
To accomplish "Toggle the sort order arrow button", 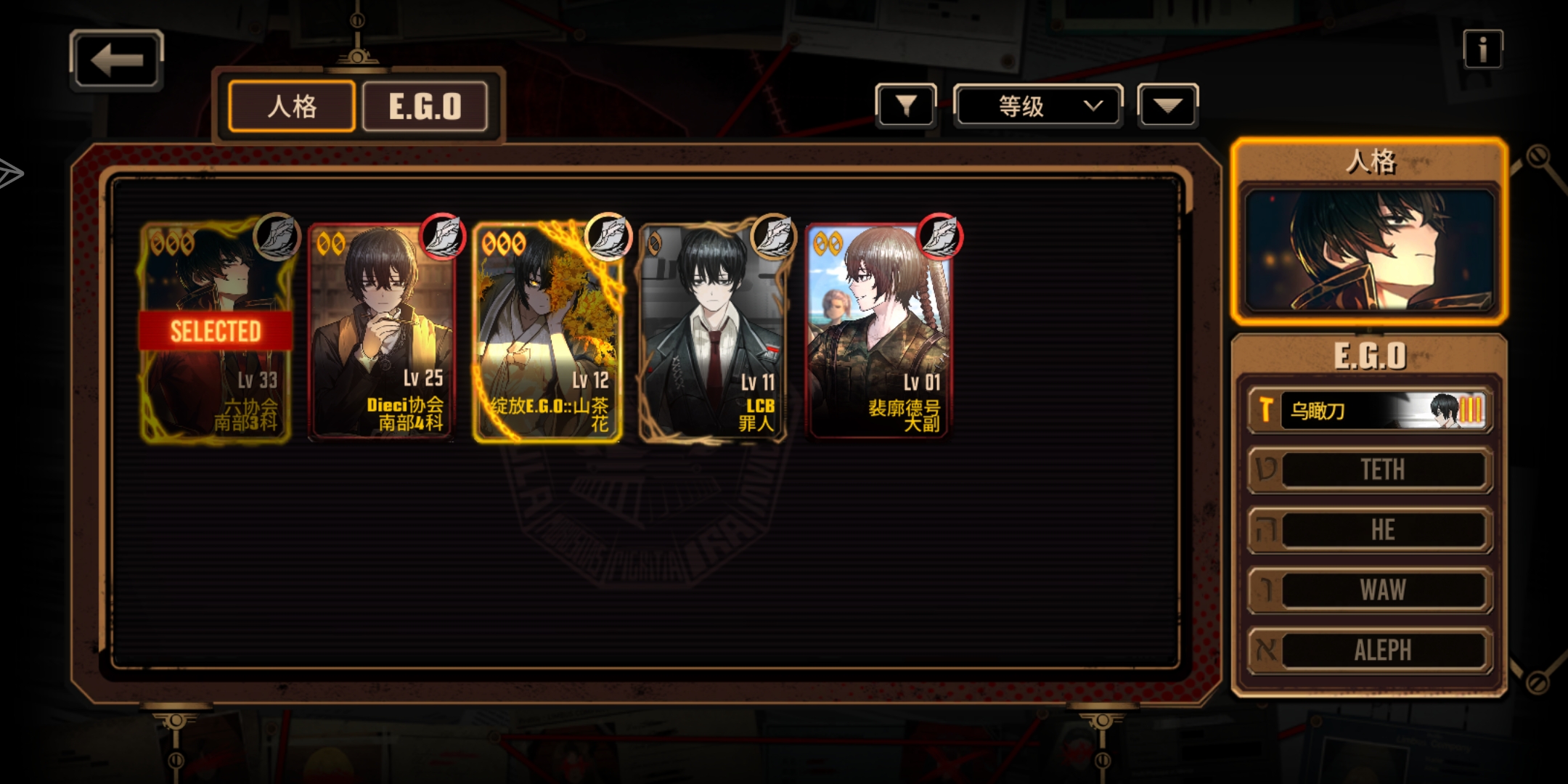I will coord(1167,106).
